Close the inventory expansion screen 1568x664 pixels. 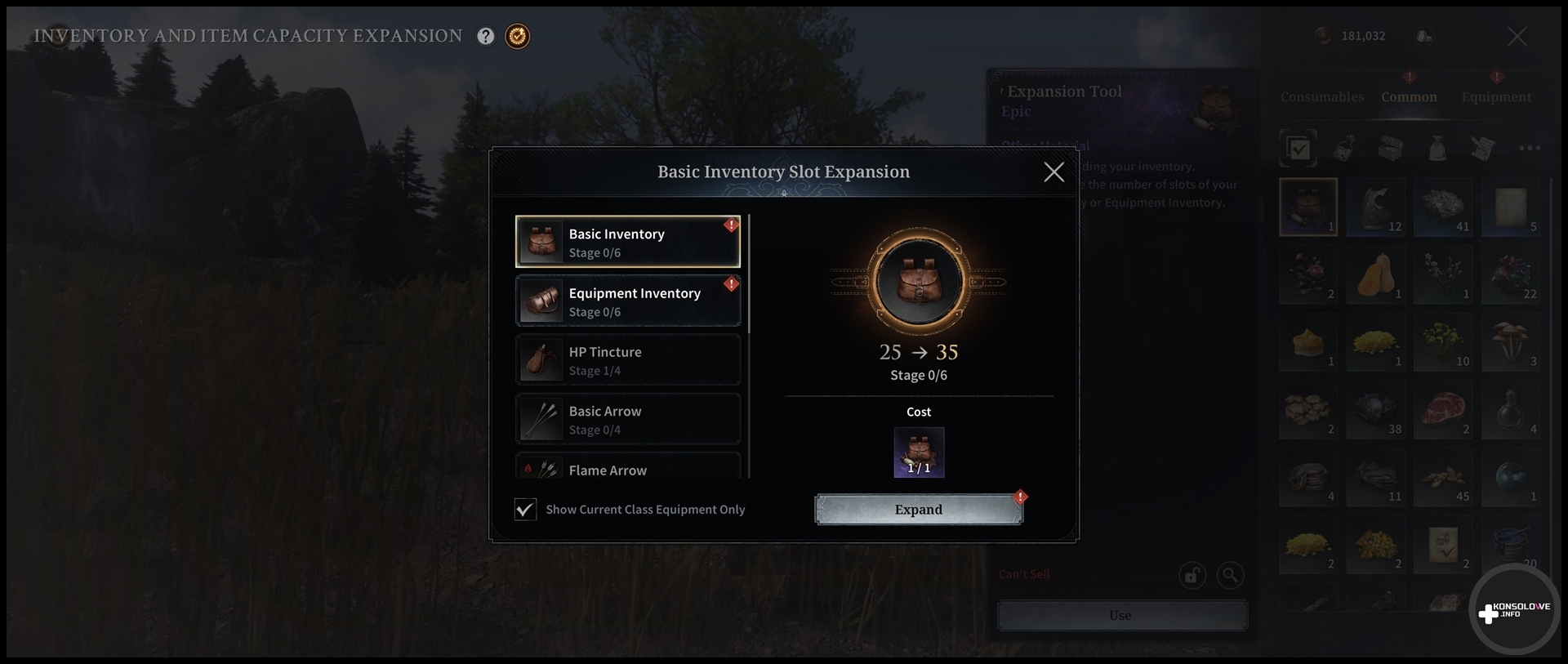point(1517,37)
